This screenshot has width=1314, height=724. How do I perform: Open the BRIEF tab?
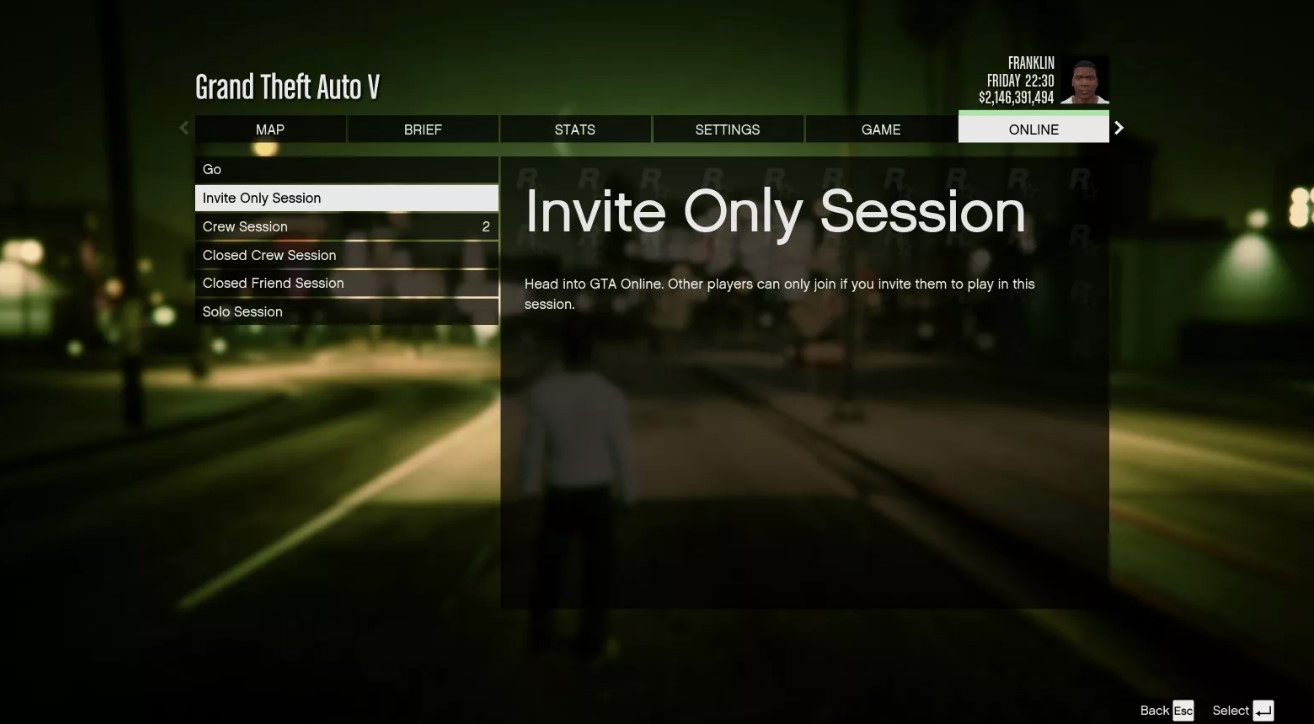pos(423,129)
